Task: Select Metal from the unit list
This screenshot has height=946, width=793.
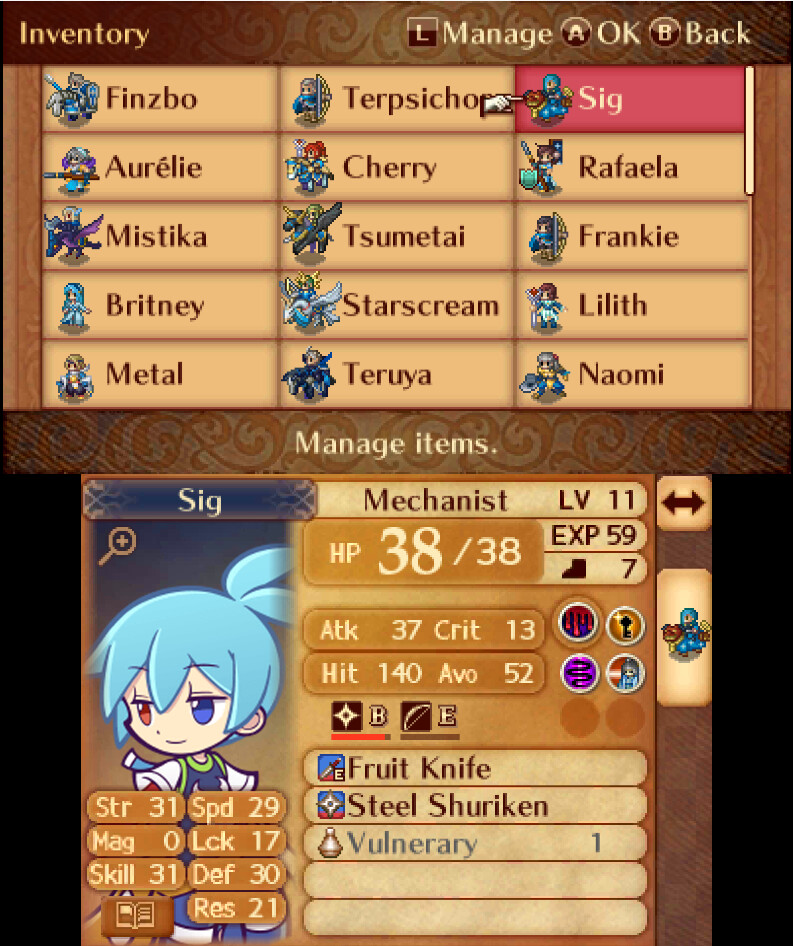Action: click(160, 374)
